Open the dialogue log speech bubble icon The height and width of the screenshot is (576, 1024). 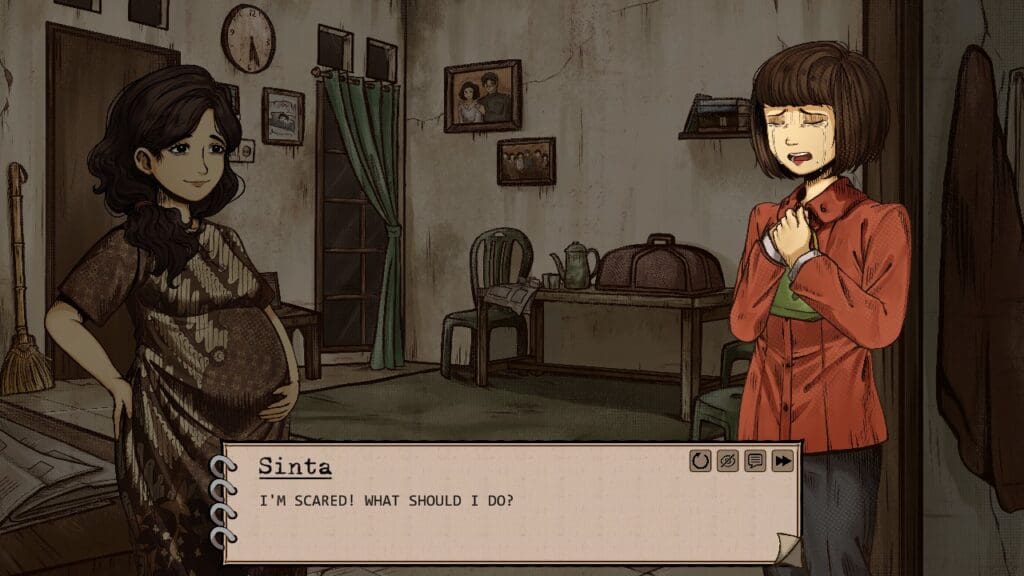point(755,461)
